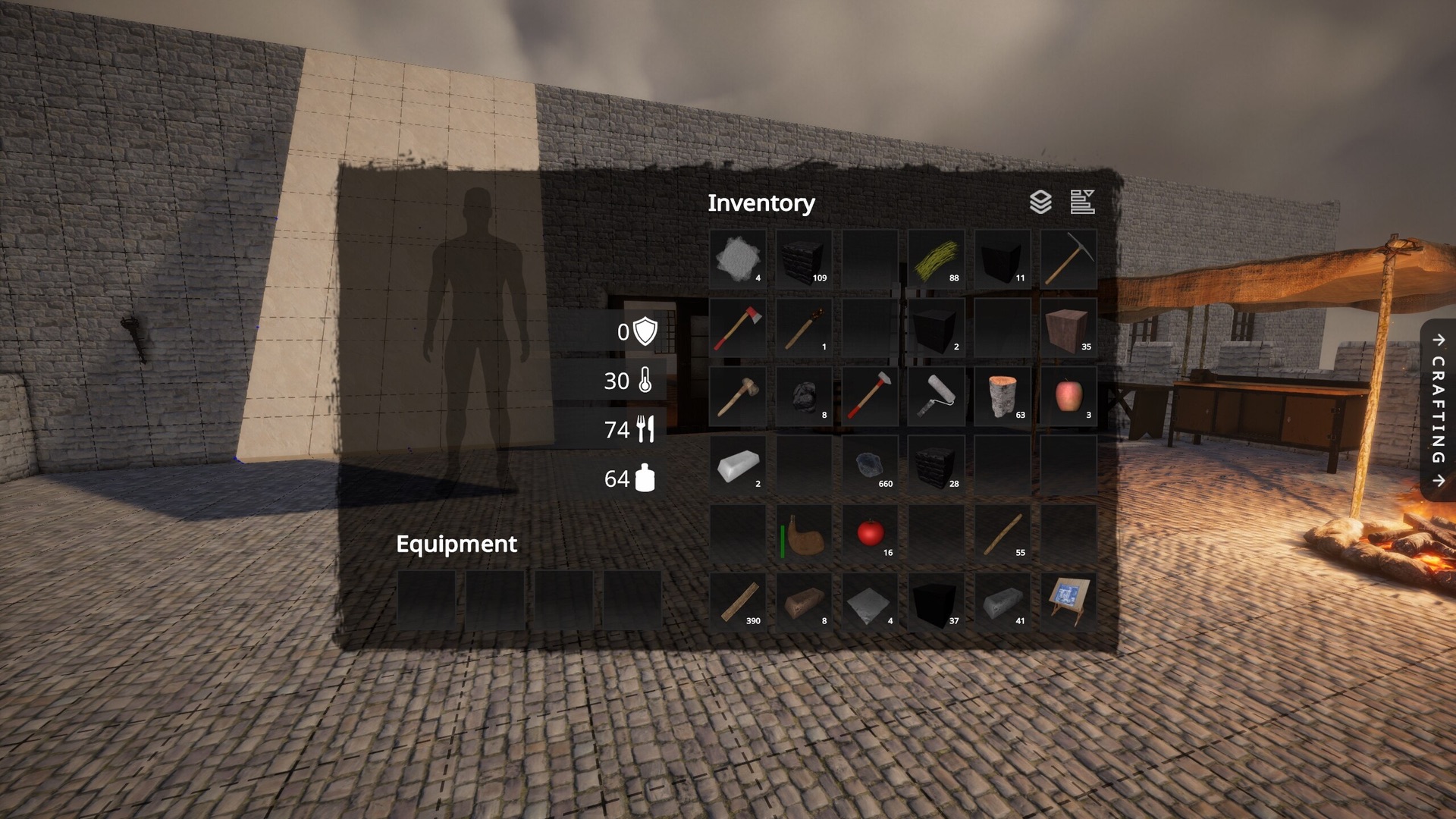Choose the wooden plank stack of 390

click(737, 601)
